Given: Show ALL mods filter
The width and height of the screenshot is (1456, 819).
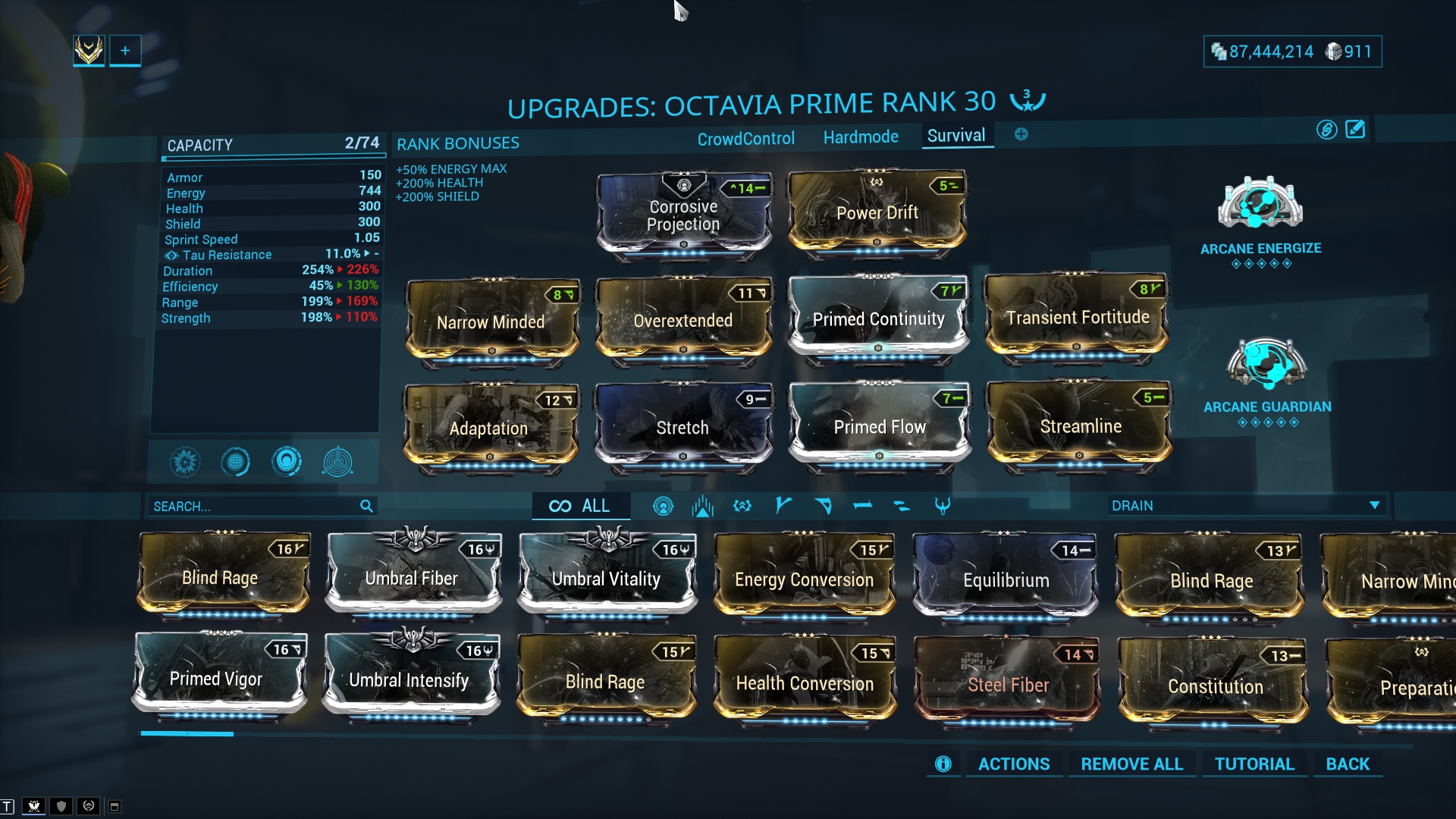Looking at the screenshot, I should pyautogui.click(x=580, y=506).
